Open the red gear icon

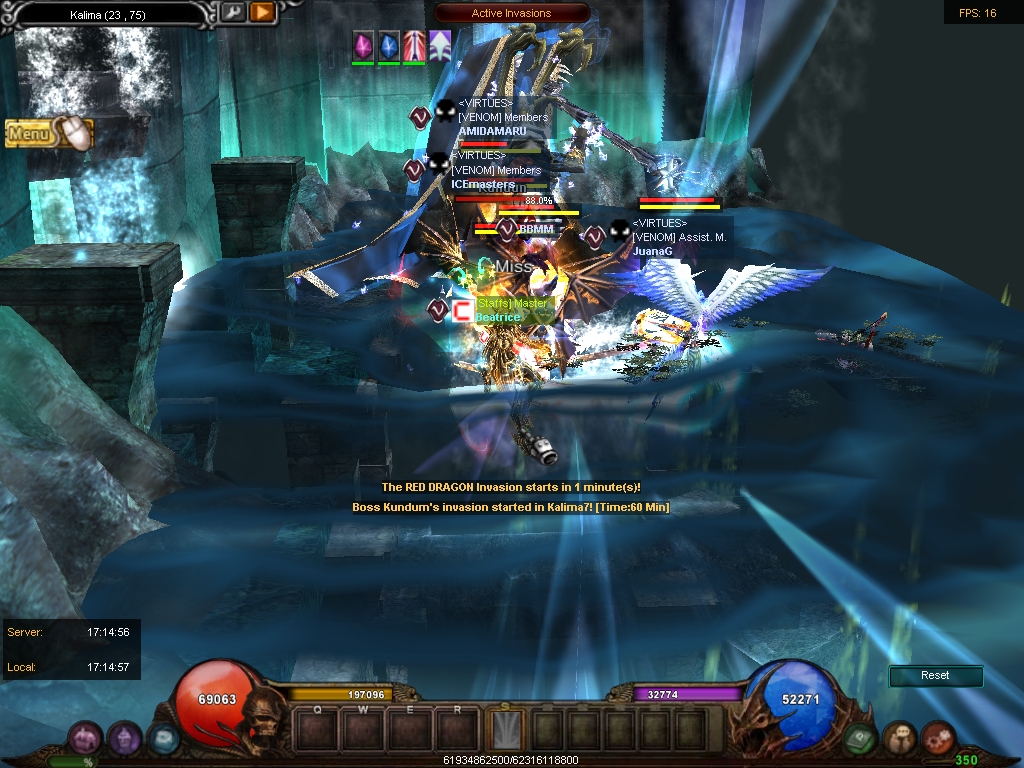click(x=938, y=738)
